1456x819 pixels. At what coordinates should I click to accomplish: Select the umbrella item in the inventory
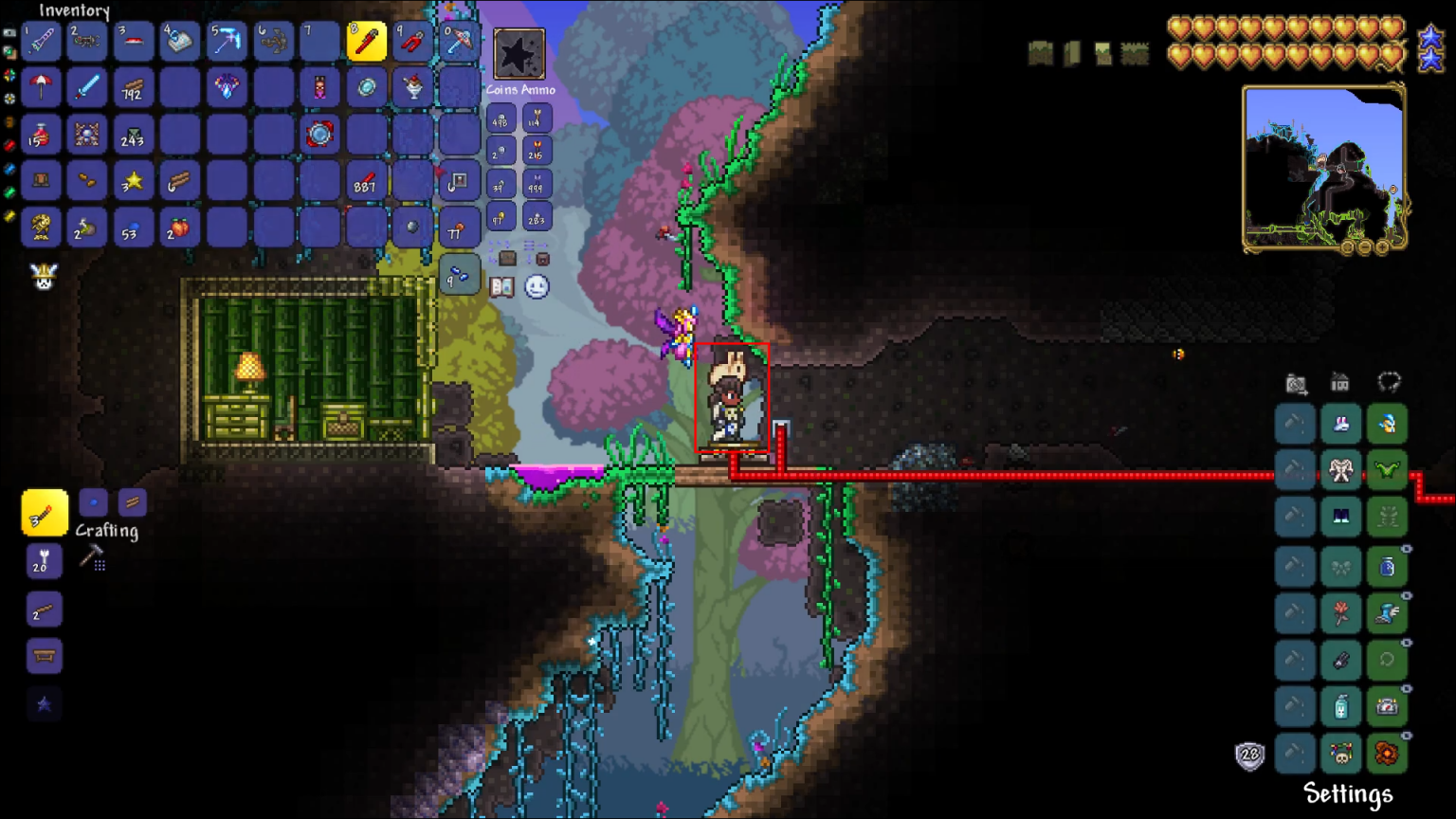(x=41, y=88)
